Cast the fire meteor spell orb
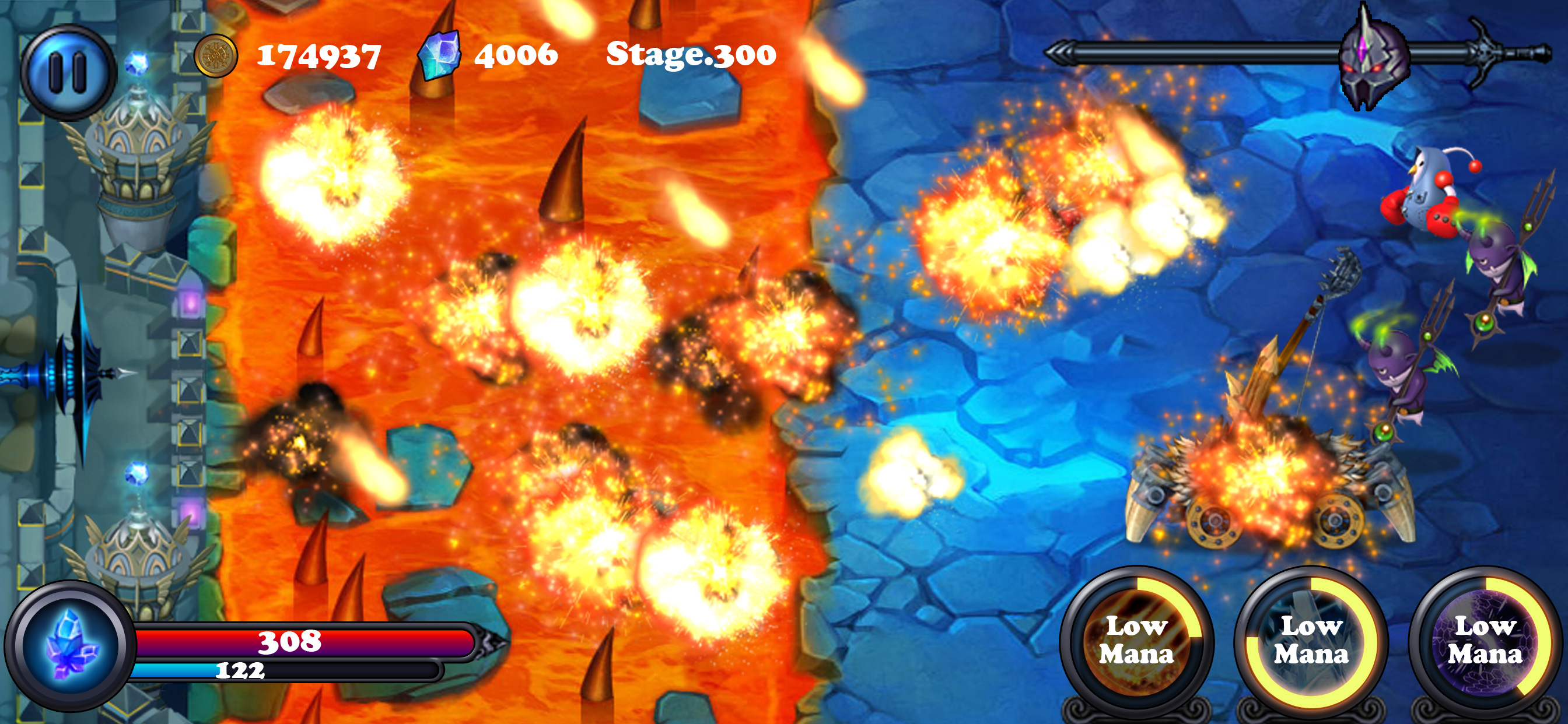 pyautogui.click(x=1136, y=641)
